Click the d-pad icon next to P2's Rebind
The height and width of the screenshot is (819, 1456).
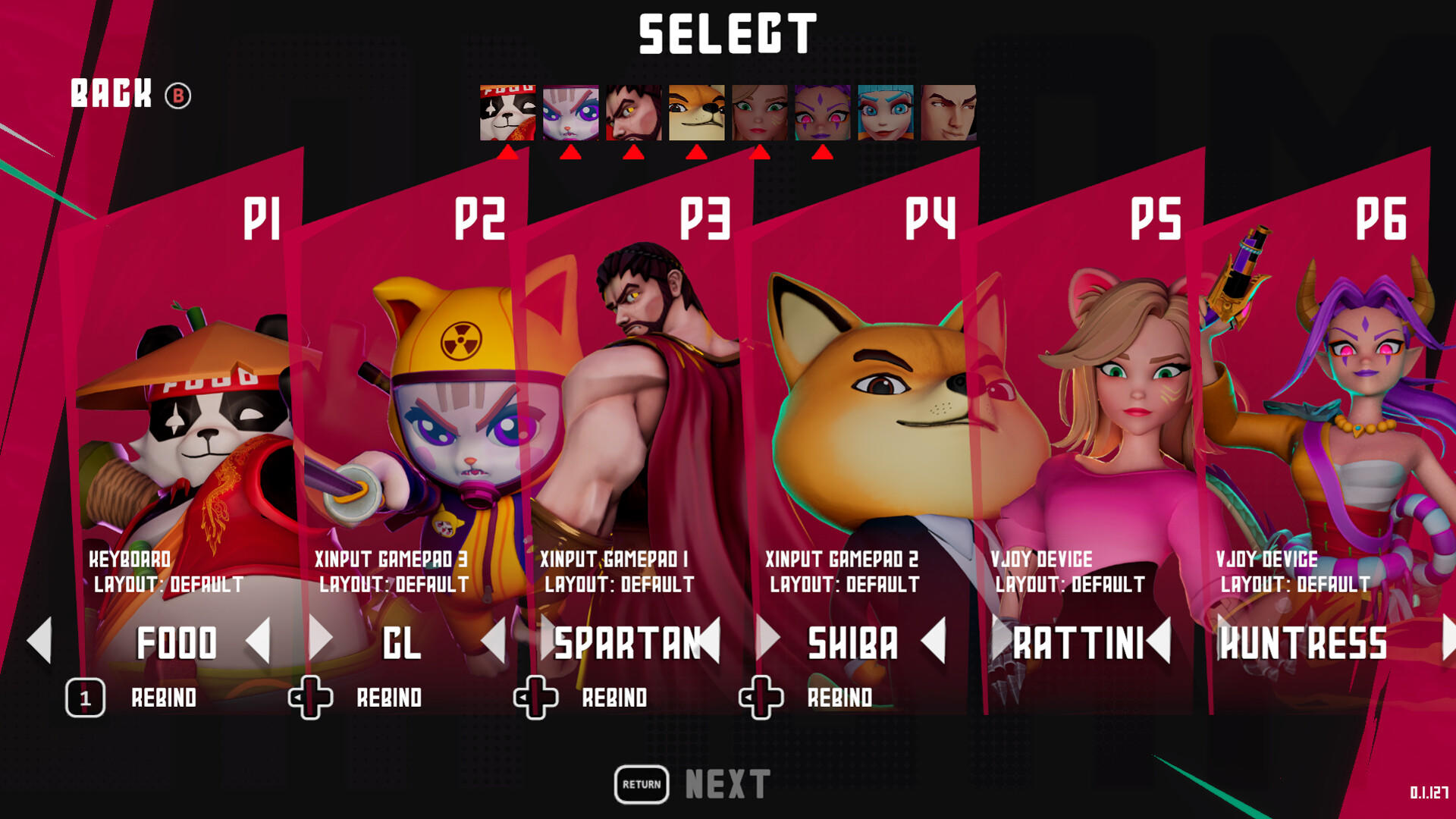tap(309, 698)
